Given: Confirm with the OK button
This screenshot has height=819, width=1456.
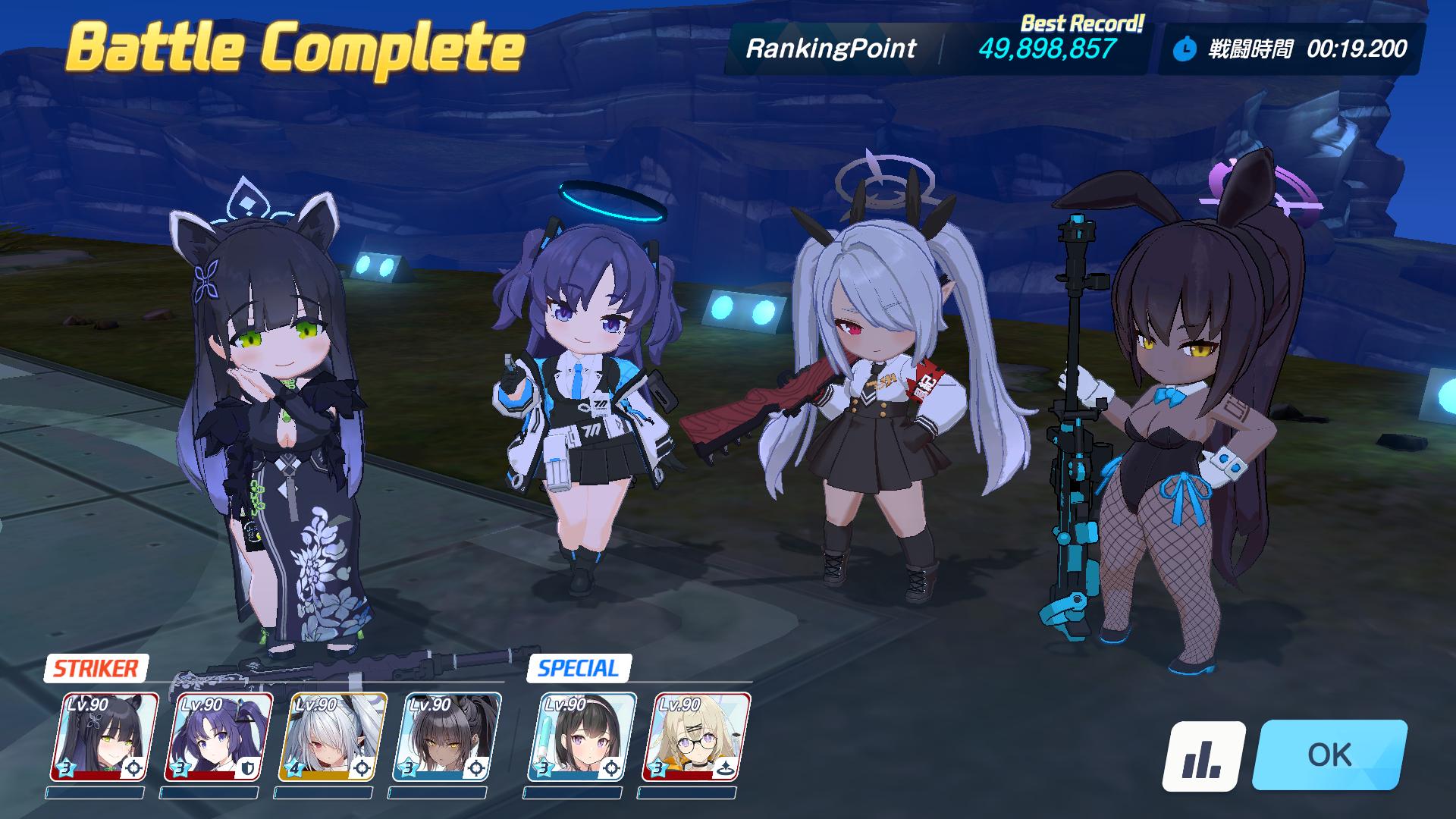Looking at the screenshot, I should coord(1329,755).
